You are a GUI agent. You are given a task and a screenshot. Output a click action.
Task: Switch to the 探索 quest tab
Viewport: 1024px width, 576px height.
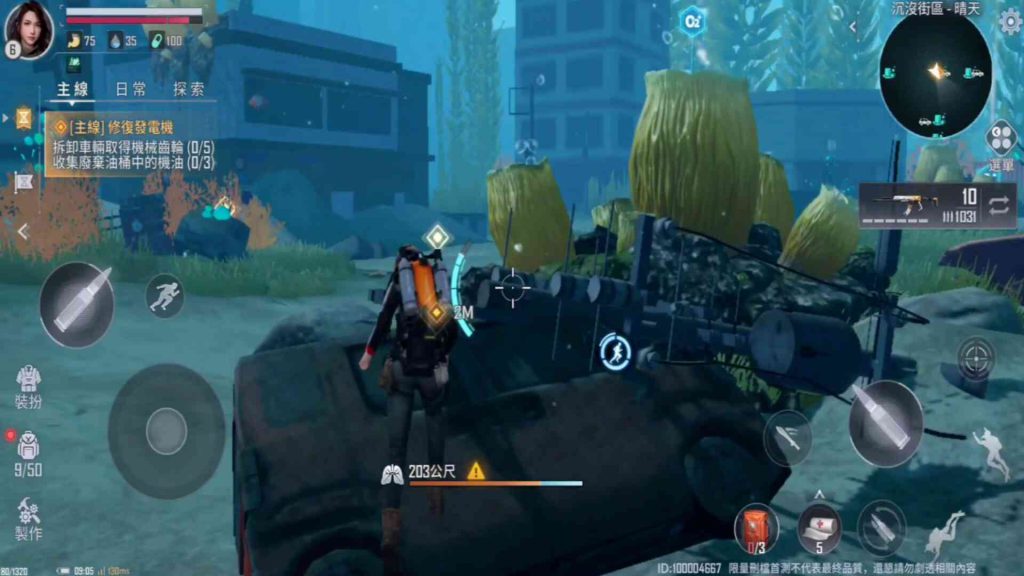tap(188, 90)
